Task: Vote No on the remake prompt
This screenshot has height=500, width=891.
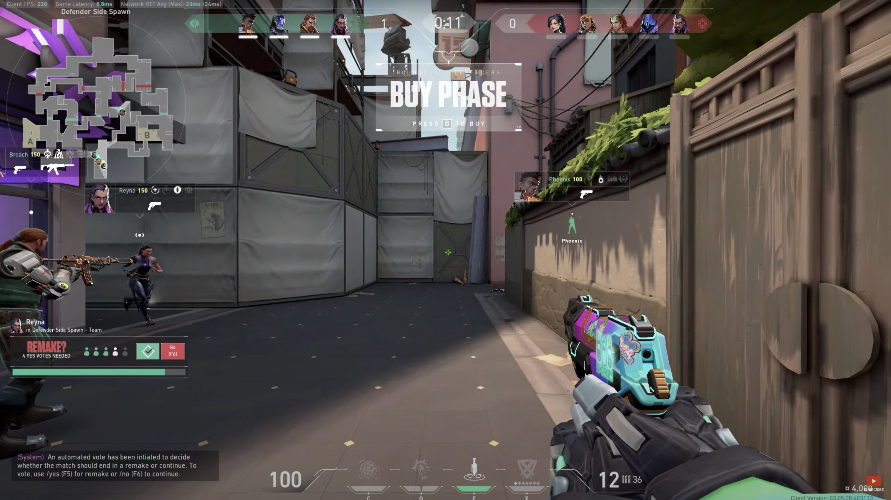Action: (172, 351)
